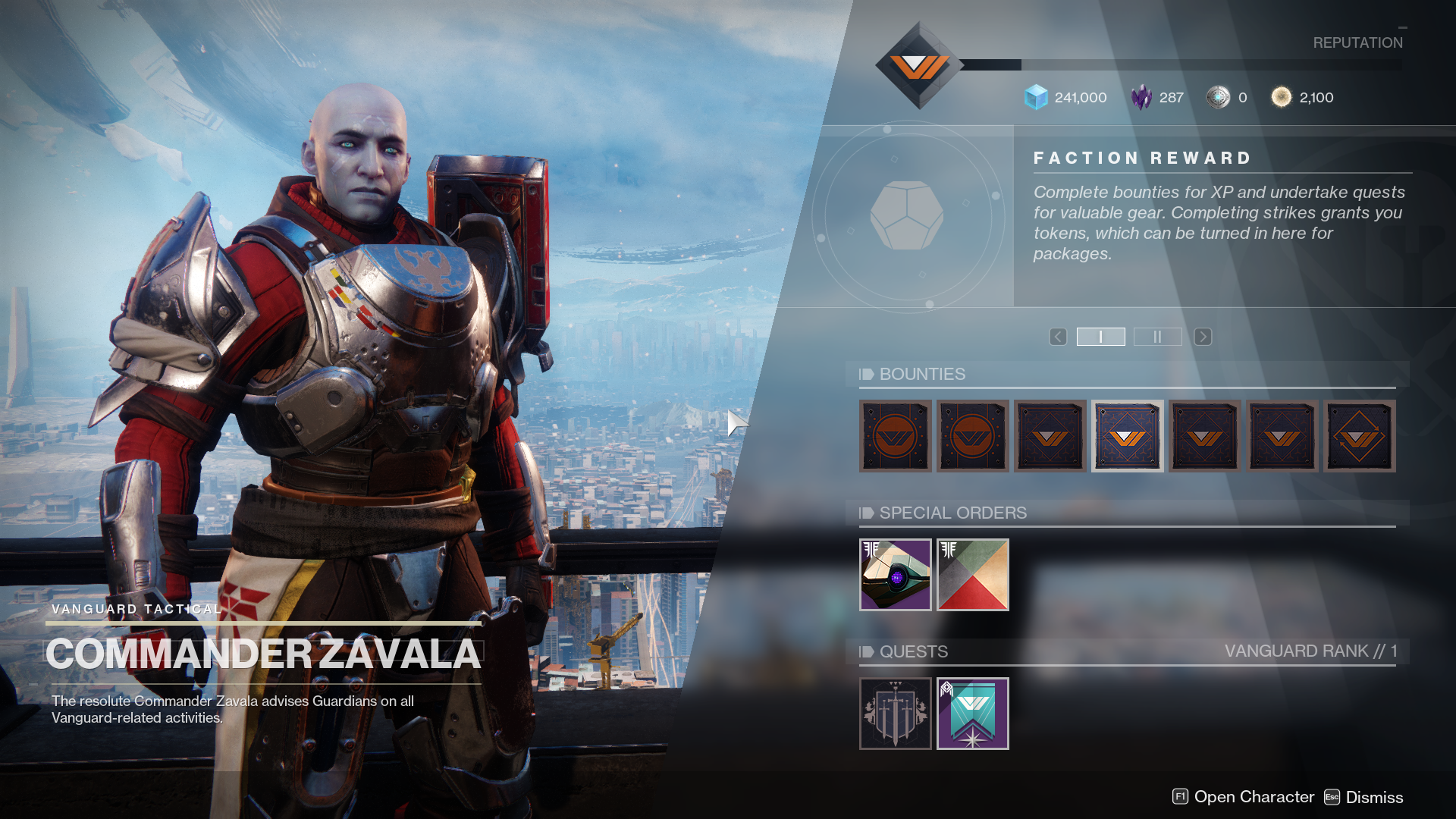Select vendor page I tab
The width and height of the screenshot is (1456, 819).
tap(1100, 337)
